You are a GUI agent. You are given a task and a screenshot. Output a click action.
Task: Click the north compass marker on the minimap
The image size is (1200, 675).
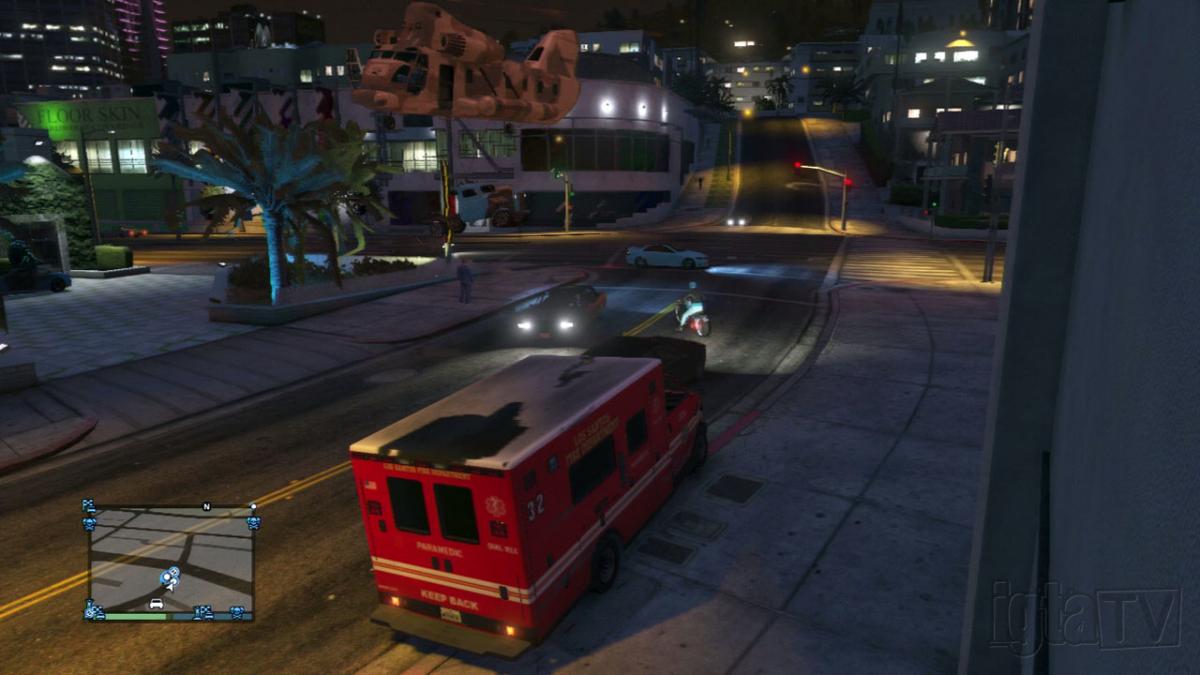tap(207, 507)
